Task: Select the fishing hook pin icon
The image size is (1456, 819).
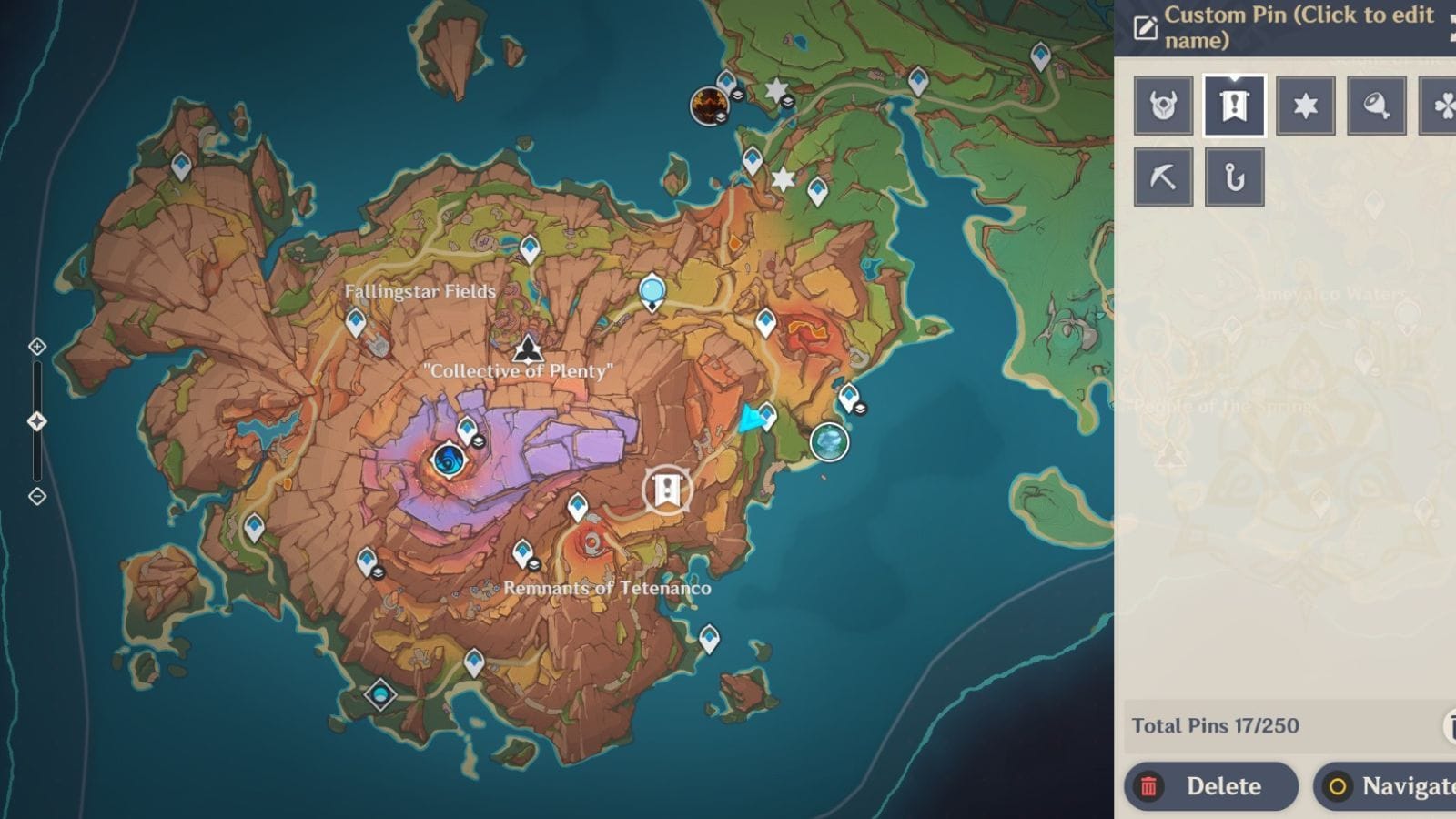Action: 1234,175
